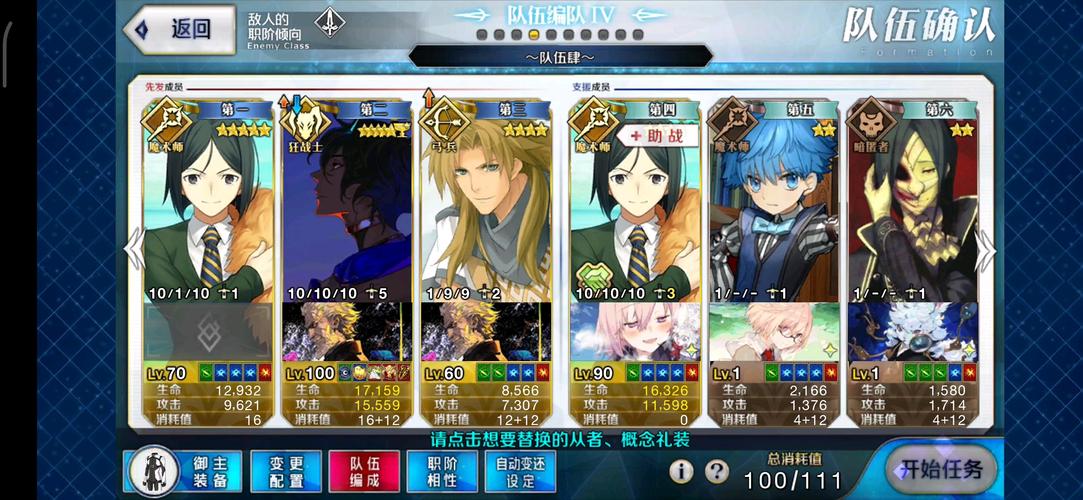Check the 敌人的职阶倾向 enemy class icon
The width and height of the screenshot is (1083, 500).
[329, 23]
